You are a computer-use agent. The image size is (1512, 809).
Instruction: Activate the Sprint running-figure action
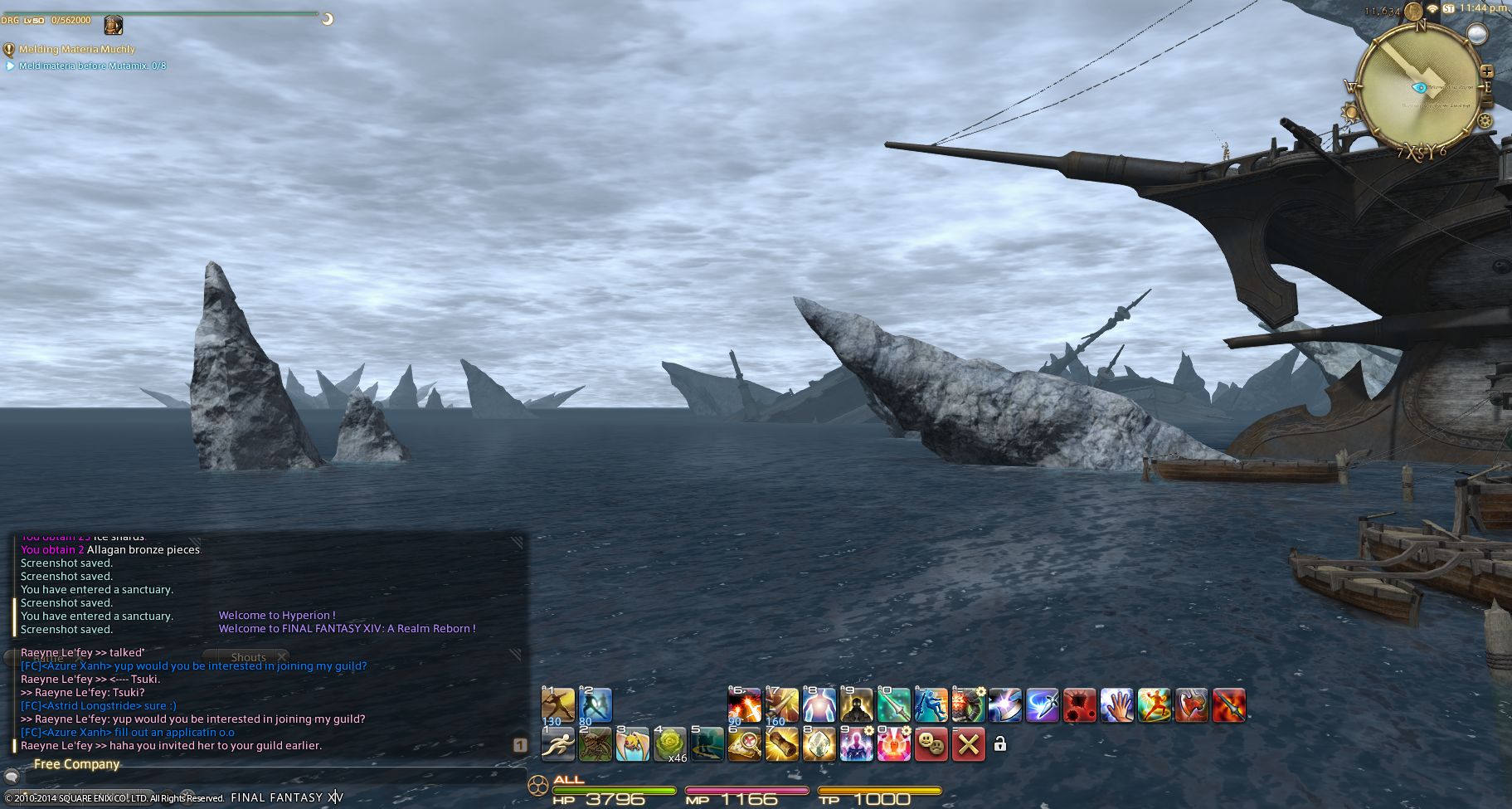(x=557, y=744)
